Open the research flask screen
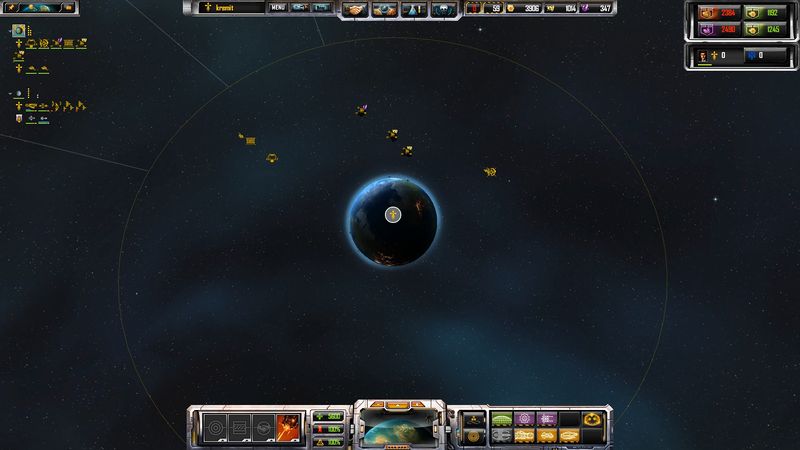 tap(413, 9)
